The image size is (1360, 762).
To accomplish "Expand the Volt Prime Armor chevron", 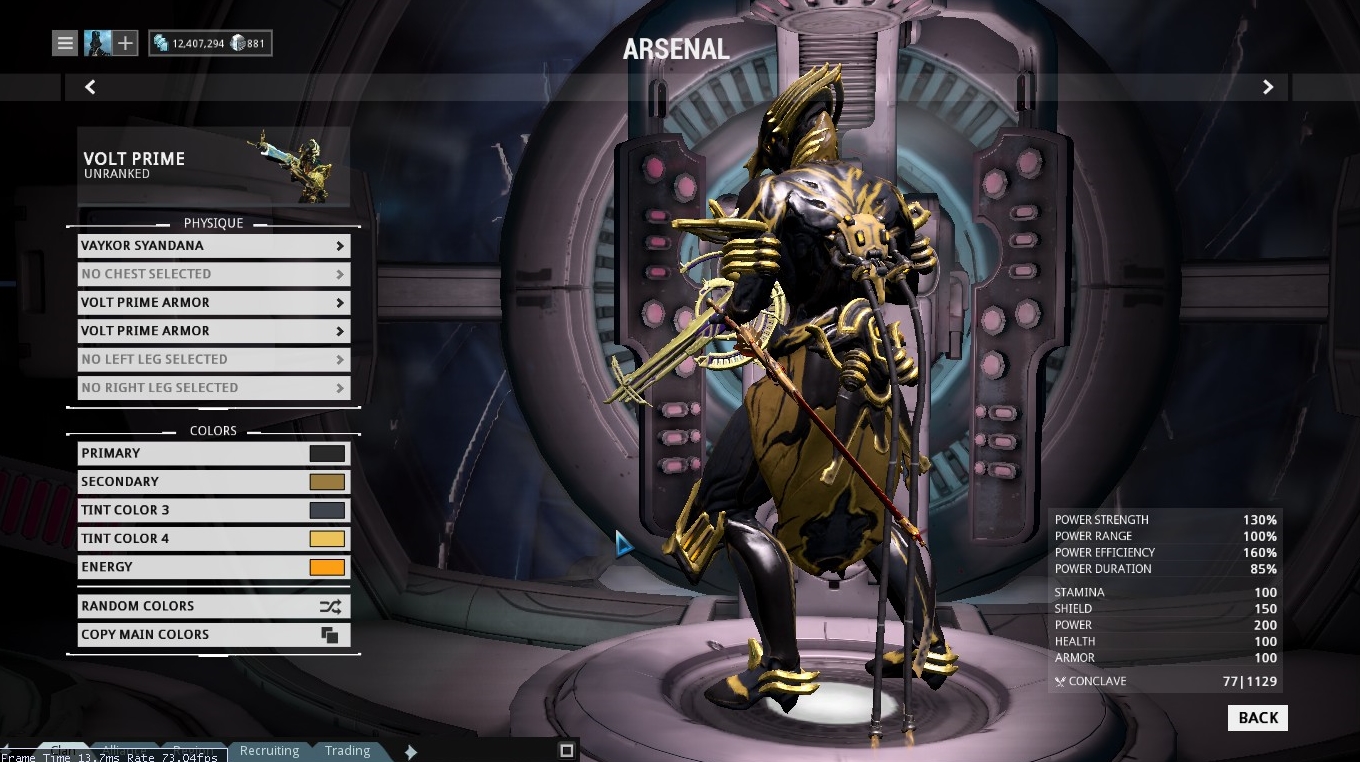I will [x=340, y=302].
